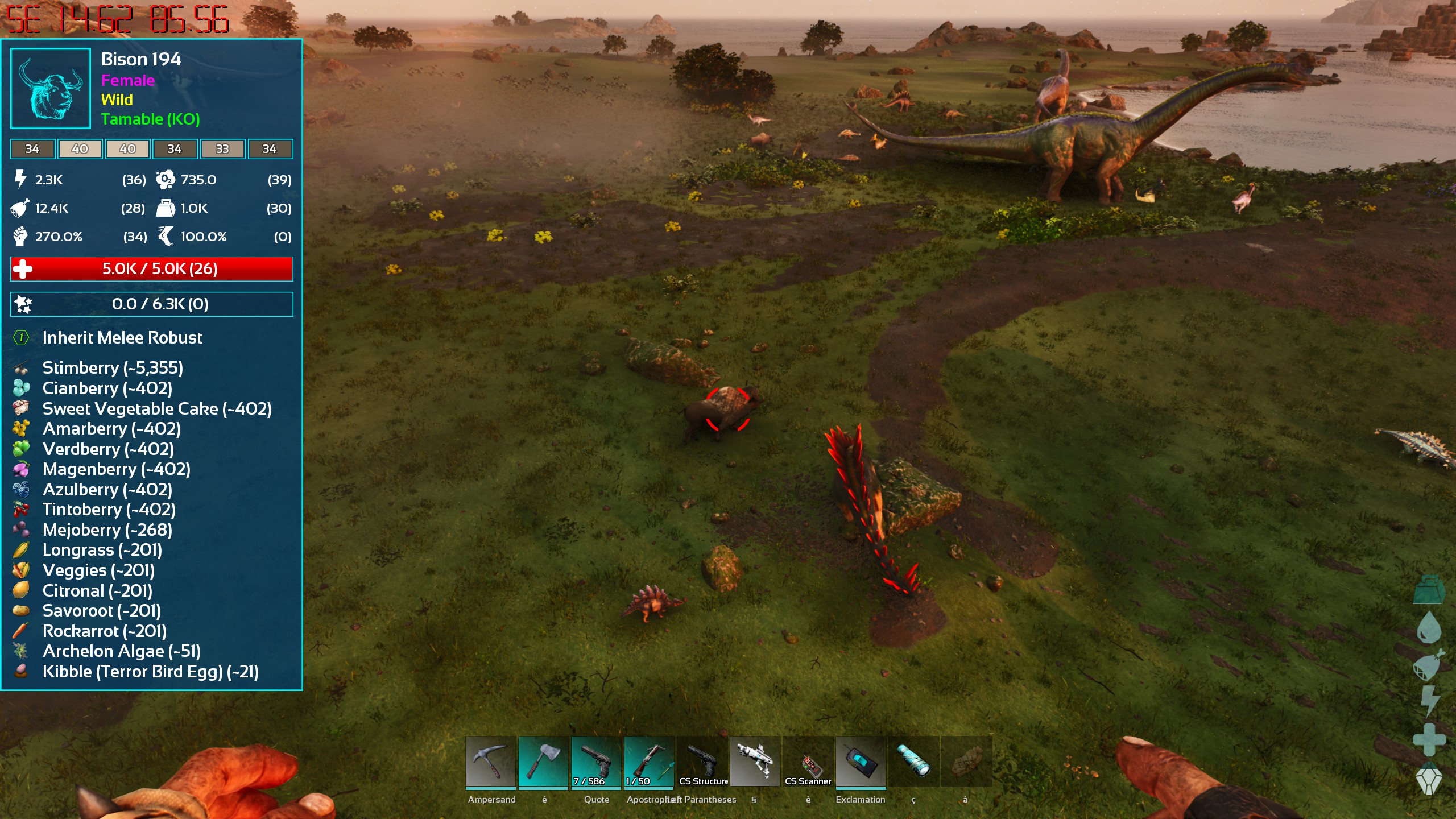This screenshot has width=1456, height=819.
Task: Equip the cyan cylinder flashlight item
Action: tap(913, 761)
